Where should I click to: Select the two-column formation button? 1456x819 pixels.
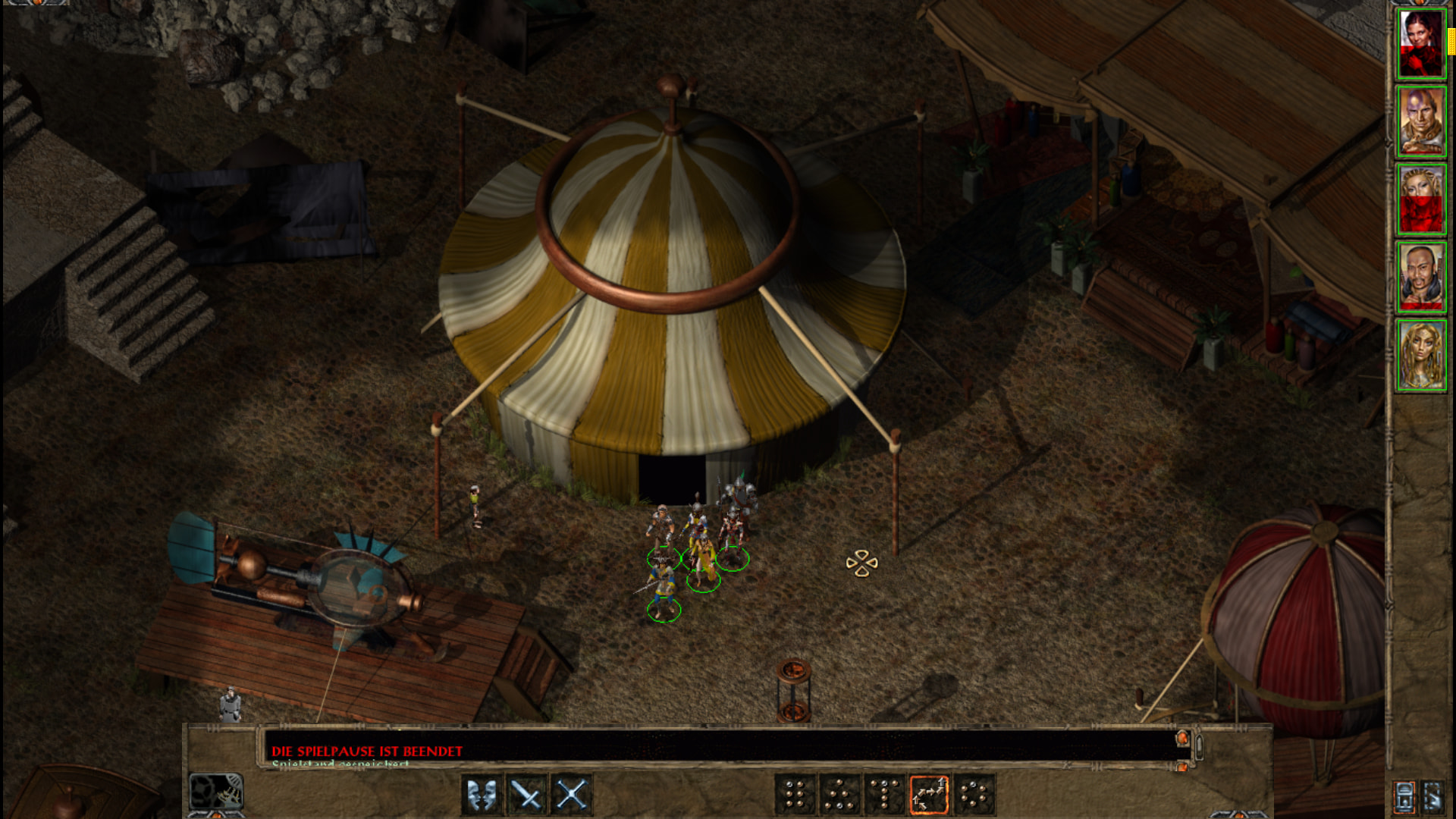(795, 795)
